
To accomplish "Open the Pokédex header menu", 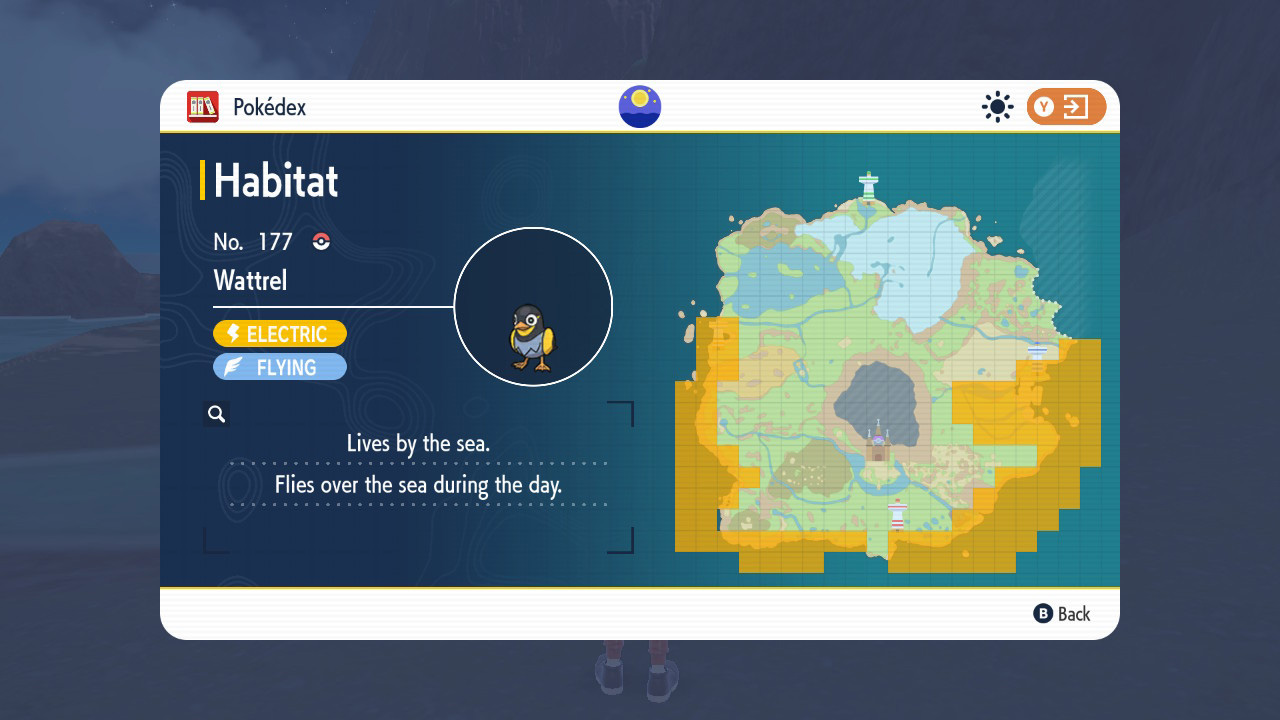I will point(240,105).
